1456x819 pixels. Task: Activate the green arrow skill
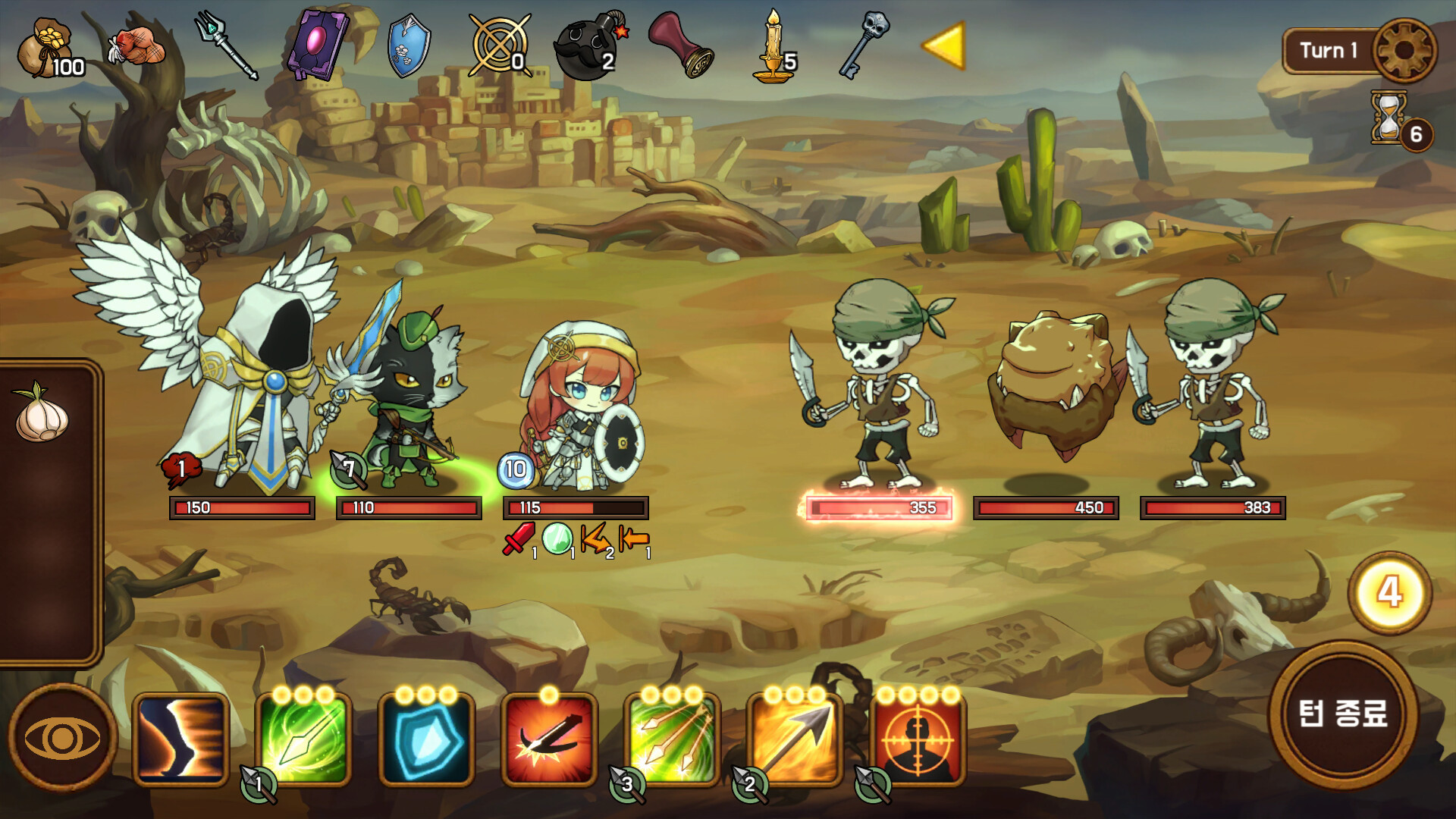coord(303,739)
